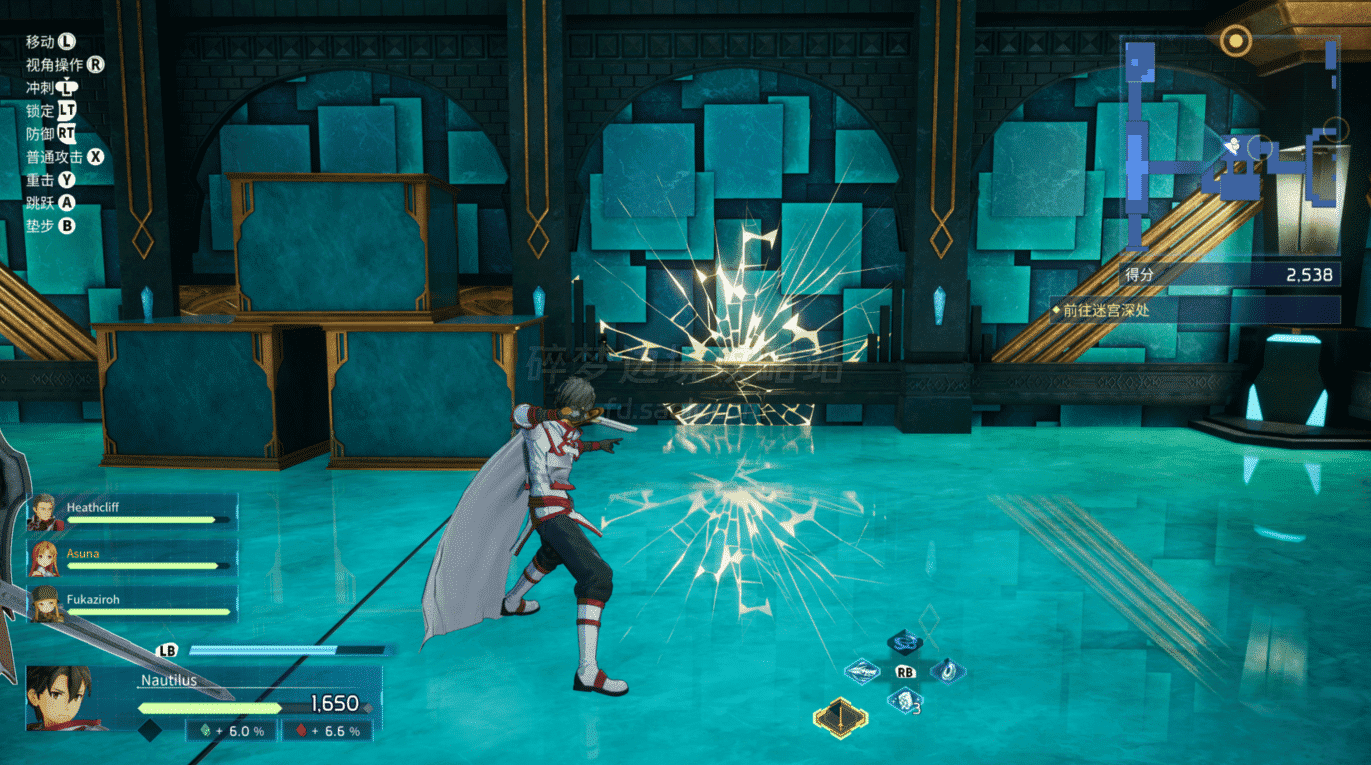Open the 前往迷宫深处 objective tracker
The image size is (1371, 765).
[x=1194, y=310]
